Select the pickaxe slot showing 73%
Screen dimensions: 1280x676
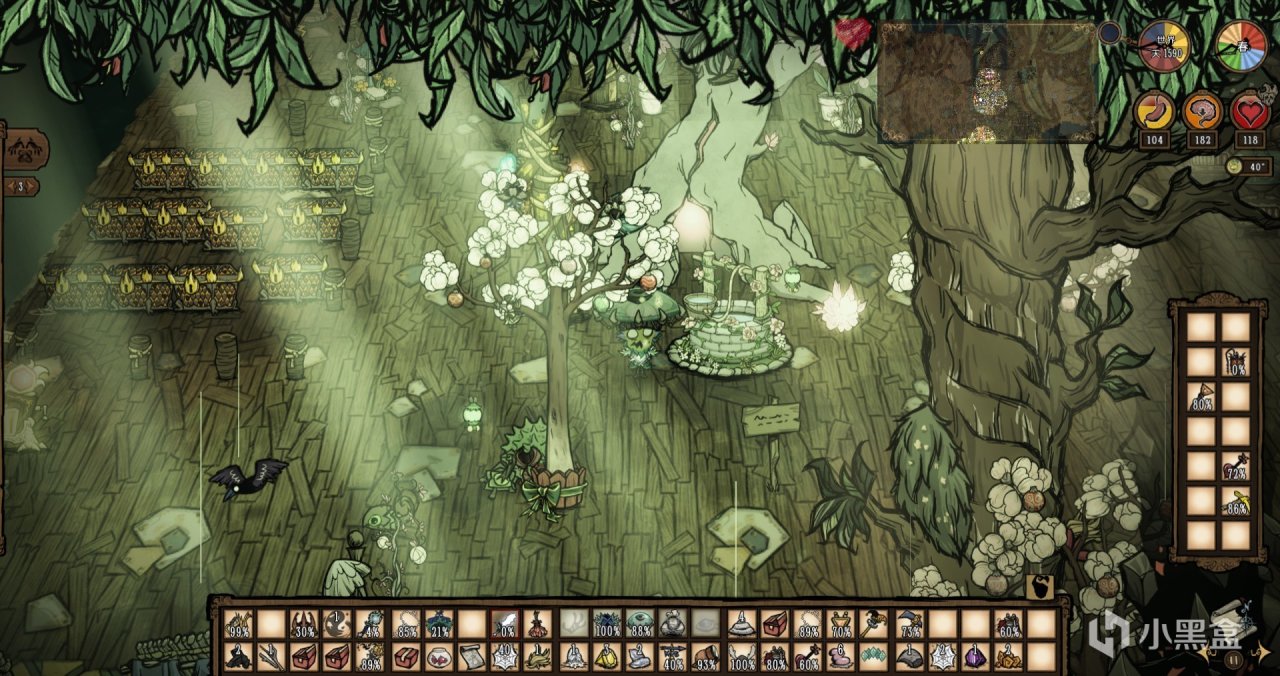click(x=908, y=624)
